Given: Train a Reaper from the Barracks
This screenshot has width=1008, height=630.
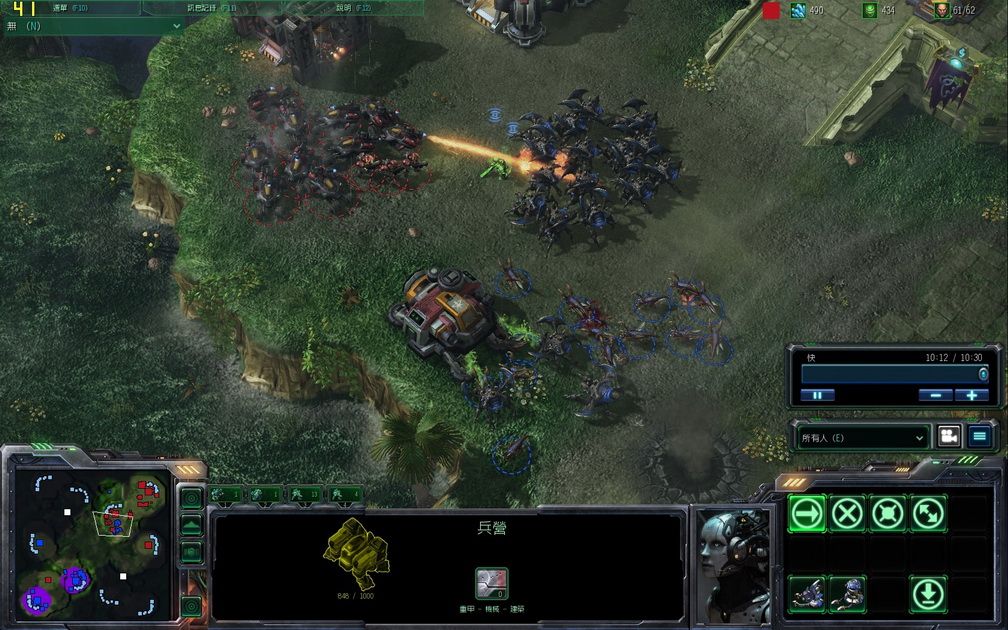Looking at the screenshot, I should (847, 594).
